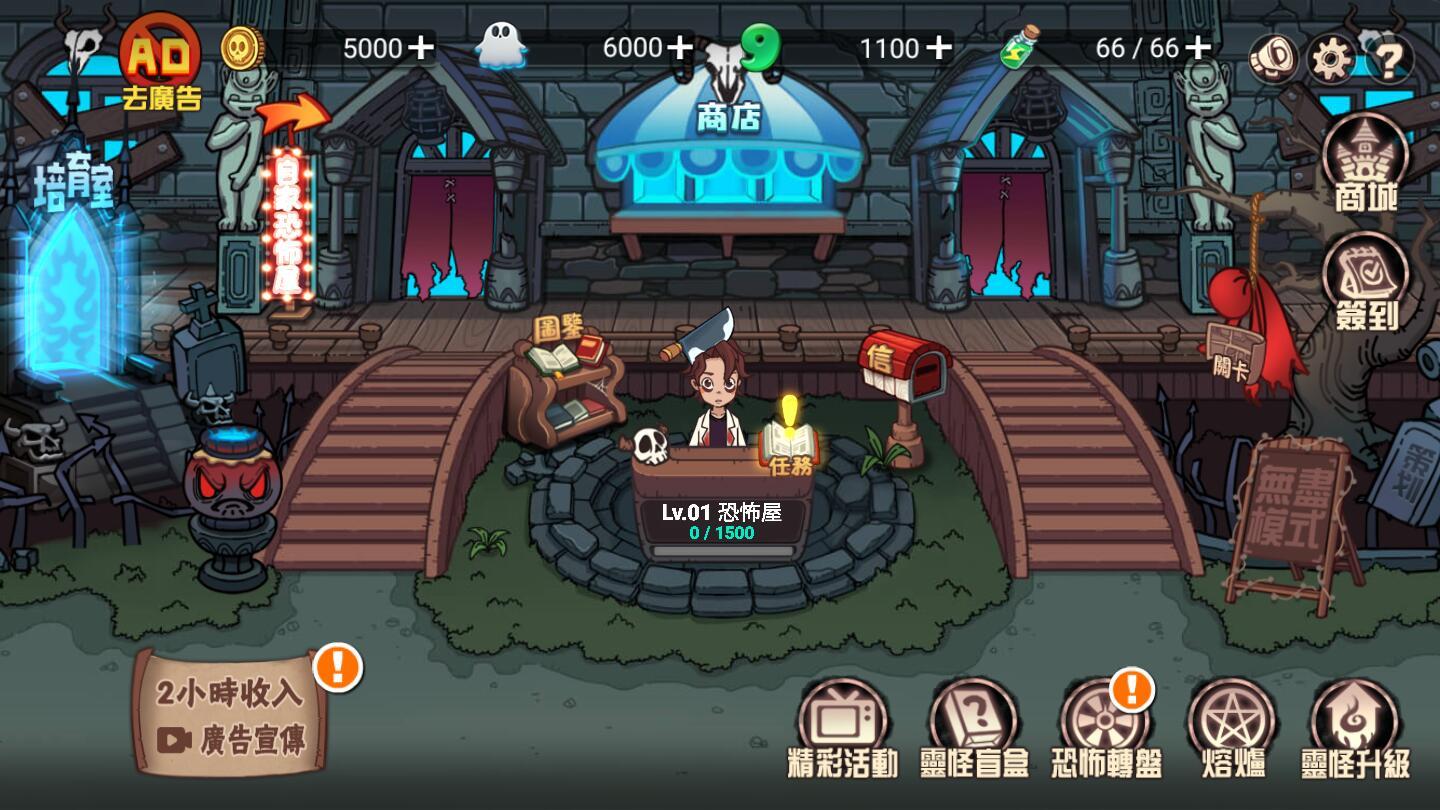Viewport: 1440px width, 810px height.
Task: Claim the 2小時收入 ad reward
Action: click(x=232, y=713)
